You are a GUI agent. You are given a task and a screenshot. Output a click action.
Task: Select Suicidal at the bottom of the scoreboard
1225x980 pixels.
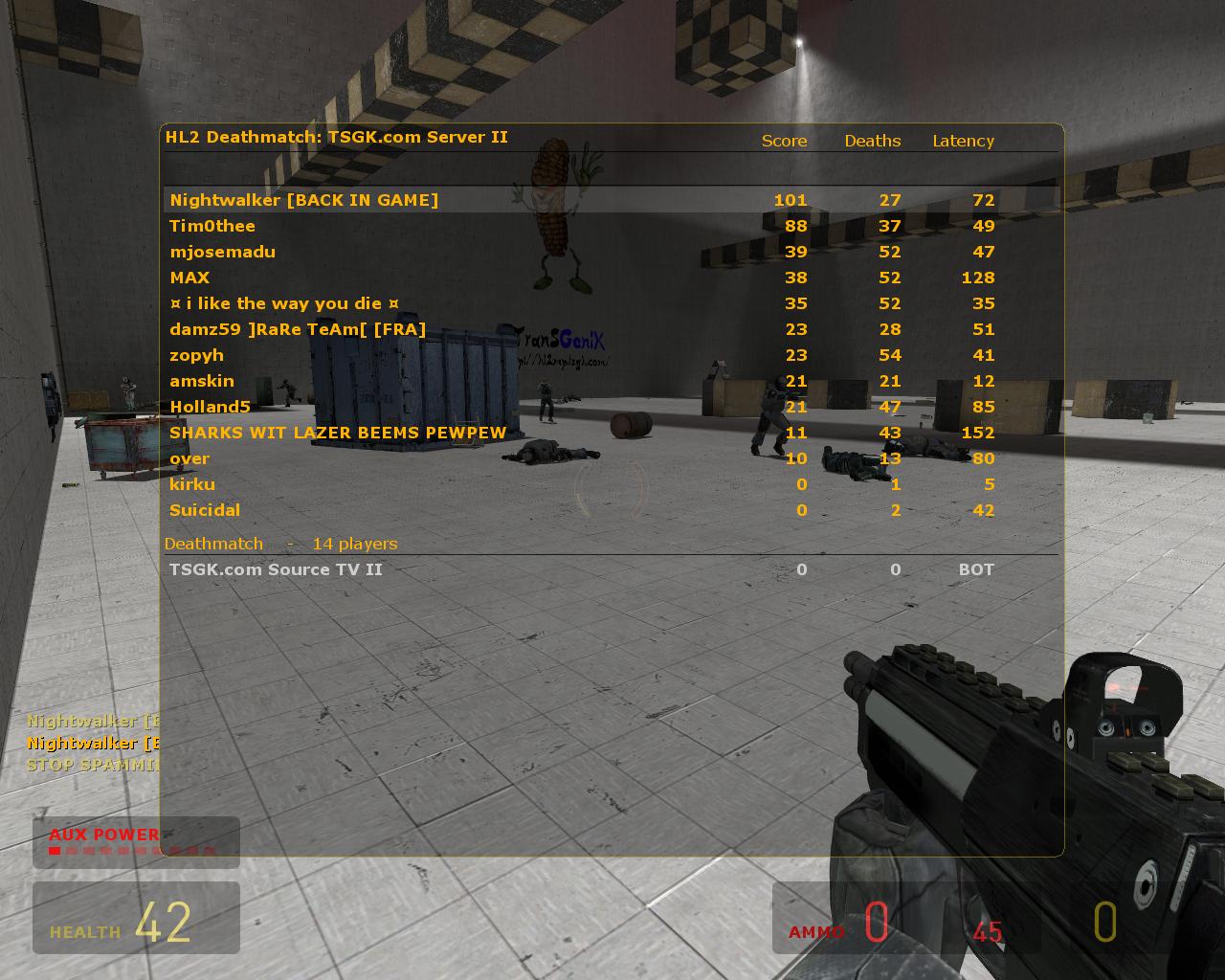click(205, 510)
